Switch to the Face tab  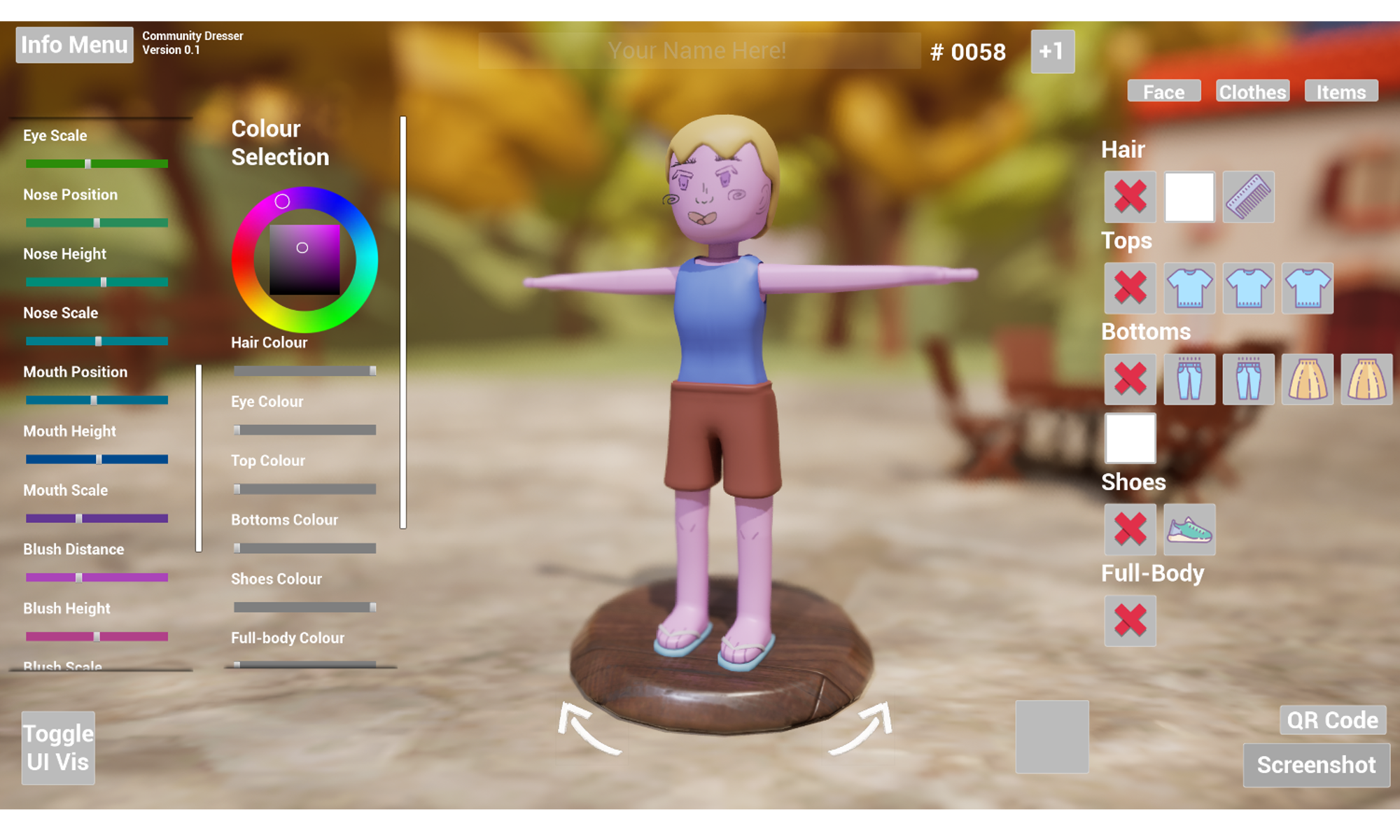(1163, 92)
